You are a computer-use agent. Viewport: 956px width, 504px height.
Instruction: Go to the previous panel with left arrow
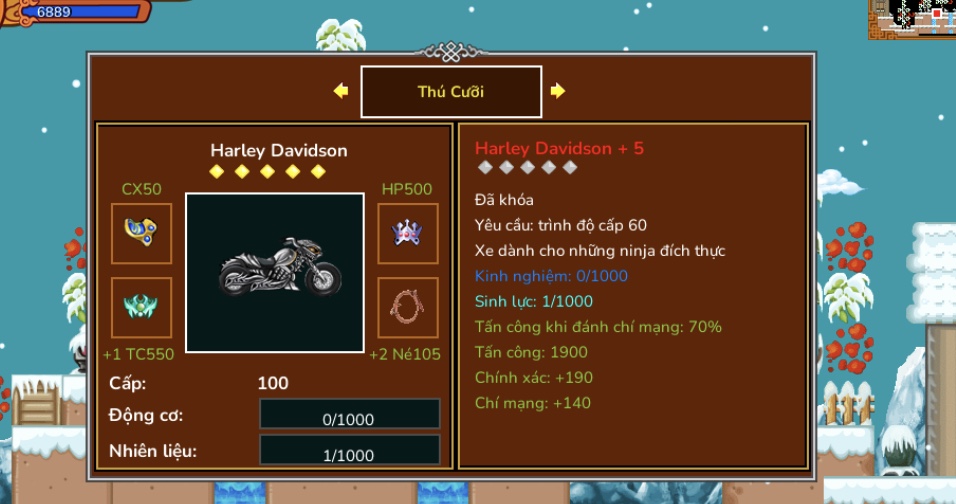click(341, 91)
